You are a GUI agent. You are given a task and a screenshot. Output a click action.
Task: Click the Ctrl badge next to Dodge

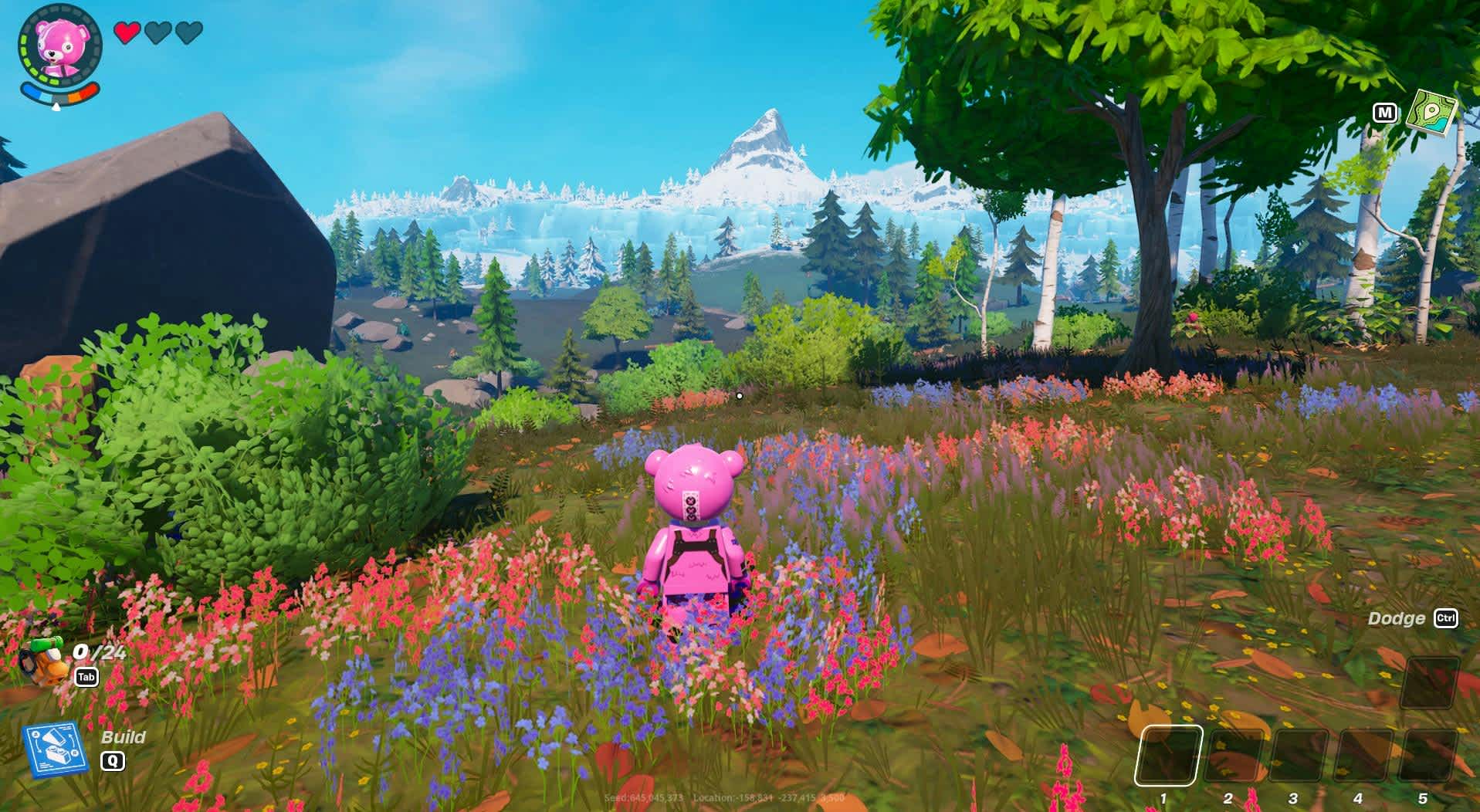point(1448,618)
